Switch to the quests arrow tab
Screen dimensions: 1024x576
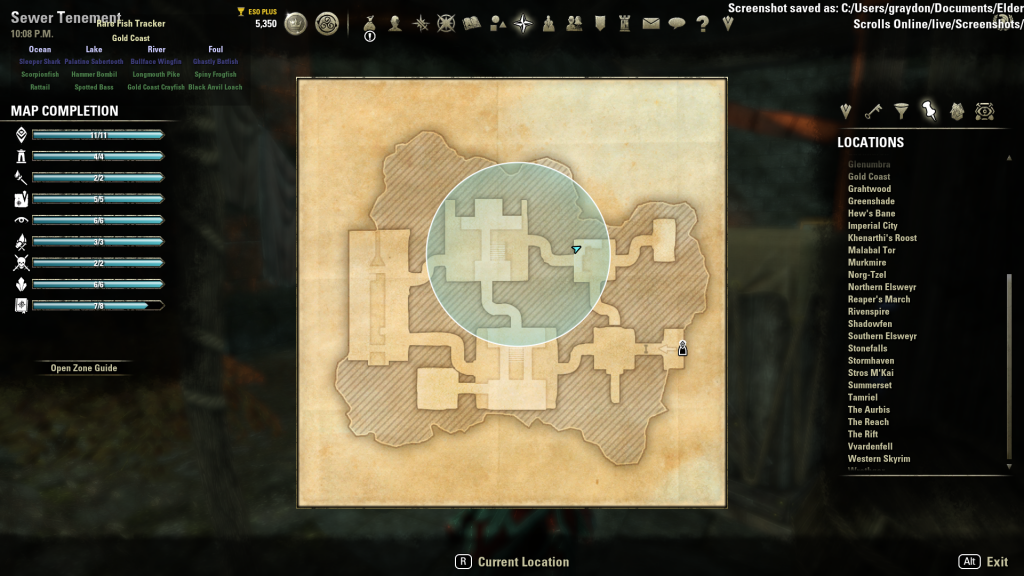[846, 111]
